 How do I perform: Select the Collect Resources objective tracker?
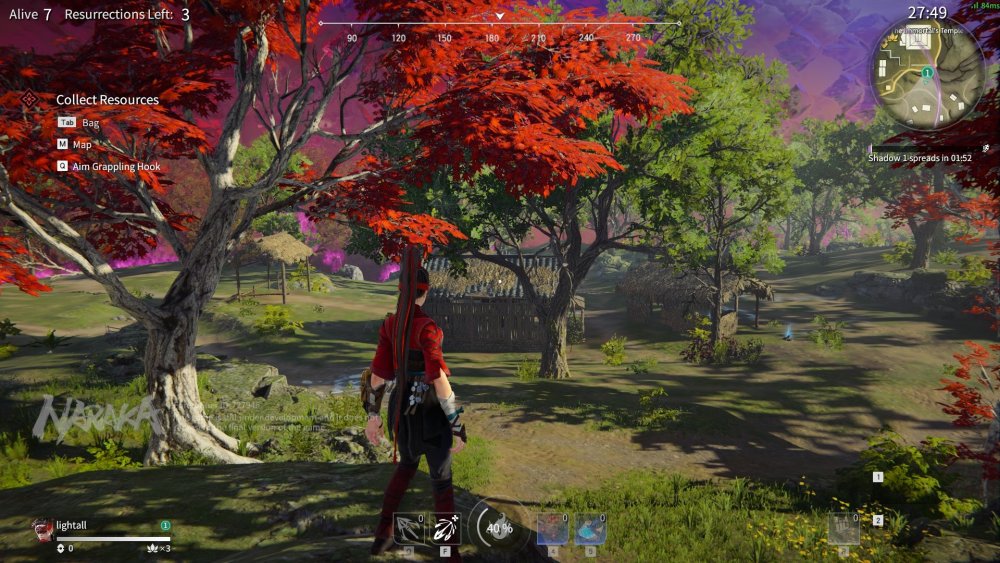107,100
